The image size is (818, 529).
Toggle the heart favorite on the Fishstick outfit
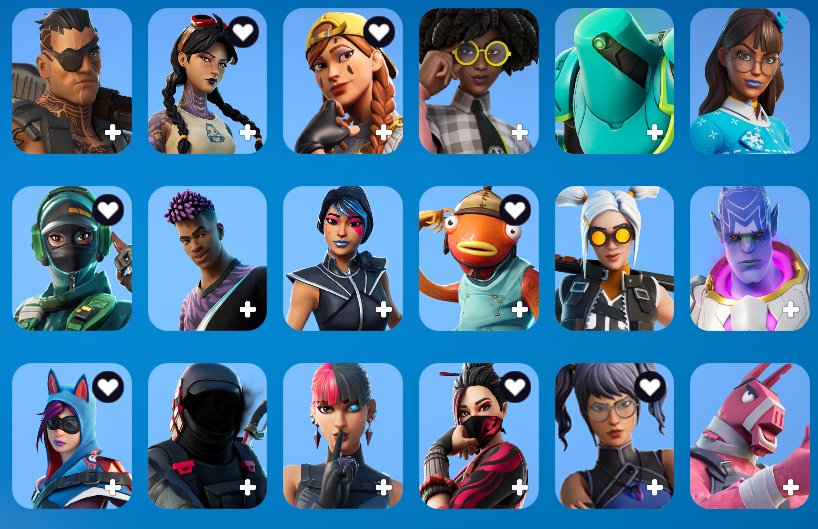[x=514, y=210]
